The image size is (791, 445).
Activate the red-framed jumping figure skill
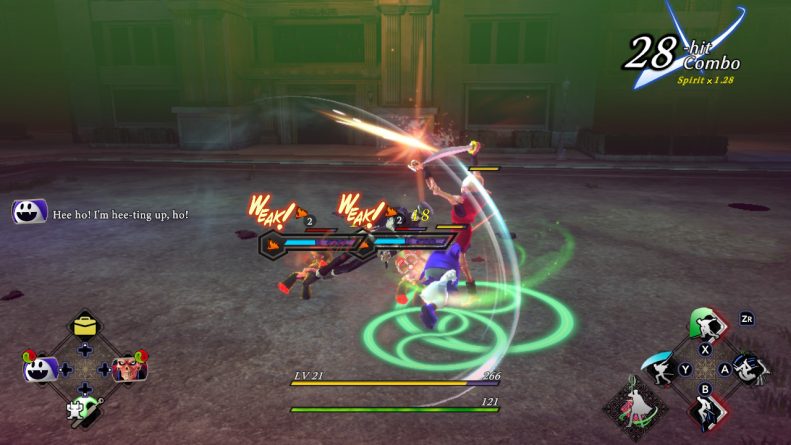click(706, 411)
